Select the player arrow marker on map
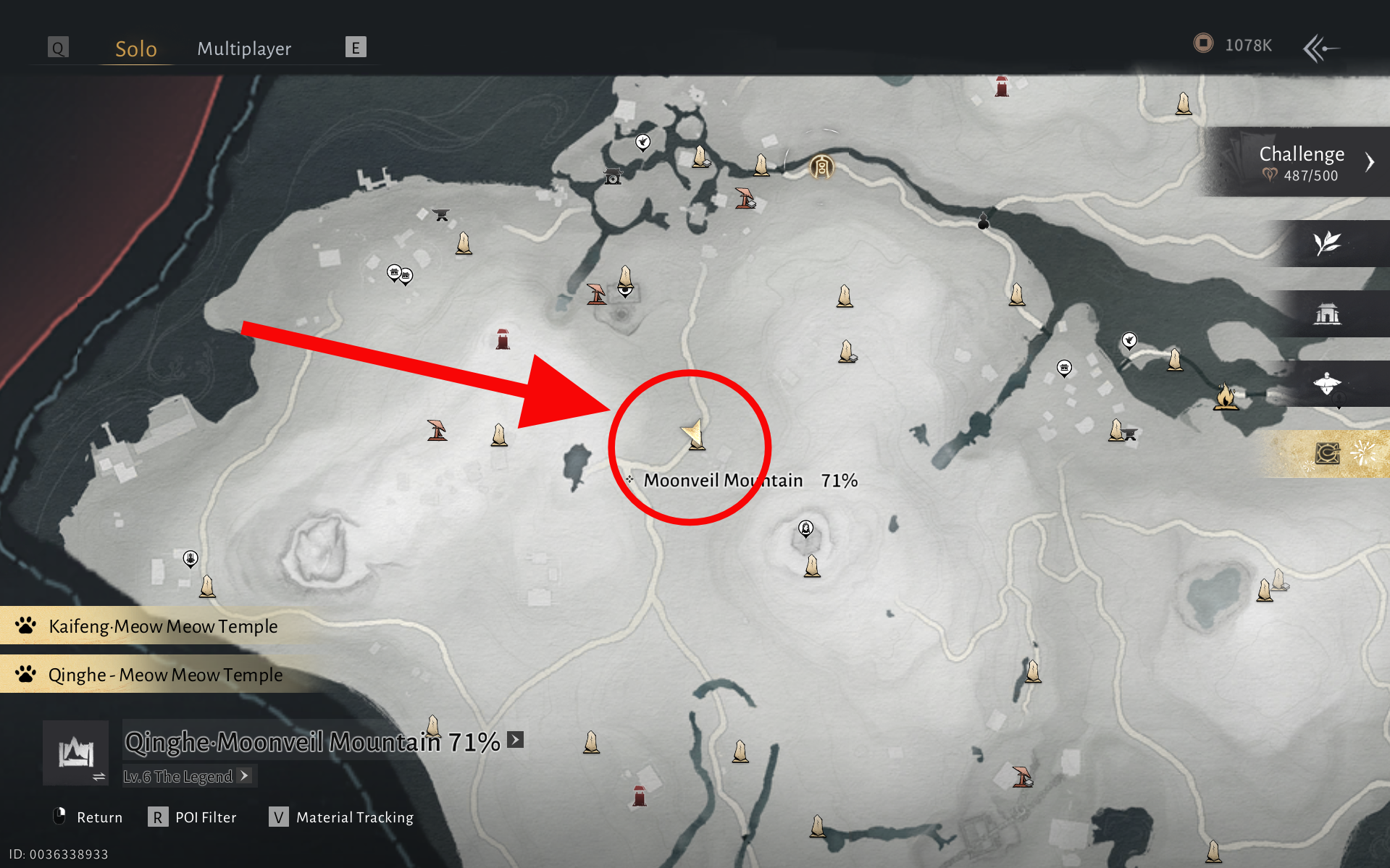 (x=694, y=433)
